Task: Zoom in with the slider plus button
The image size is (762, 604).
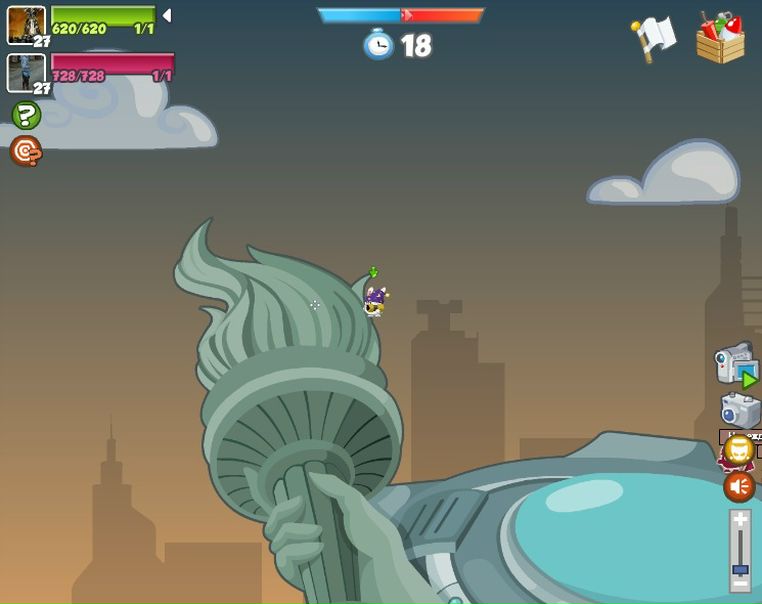Action: click(740, 521)
